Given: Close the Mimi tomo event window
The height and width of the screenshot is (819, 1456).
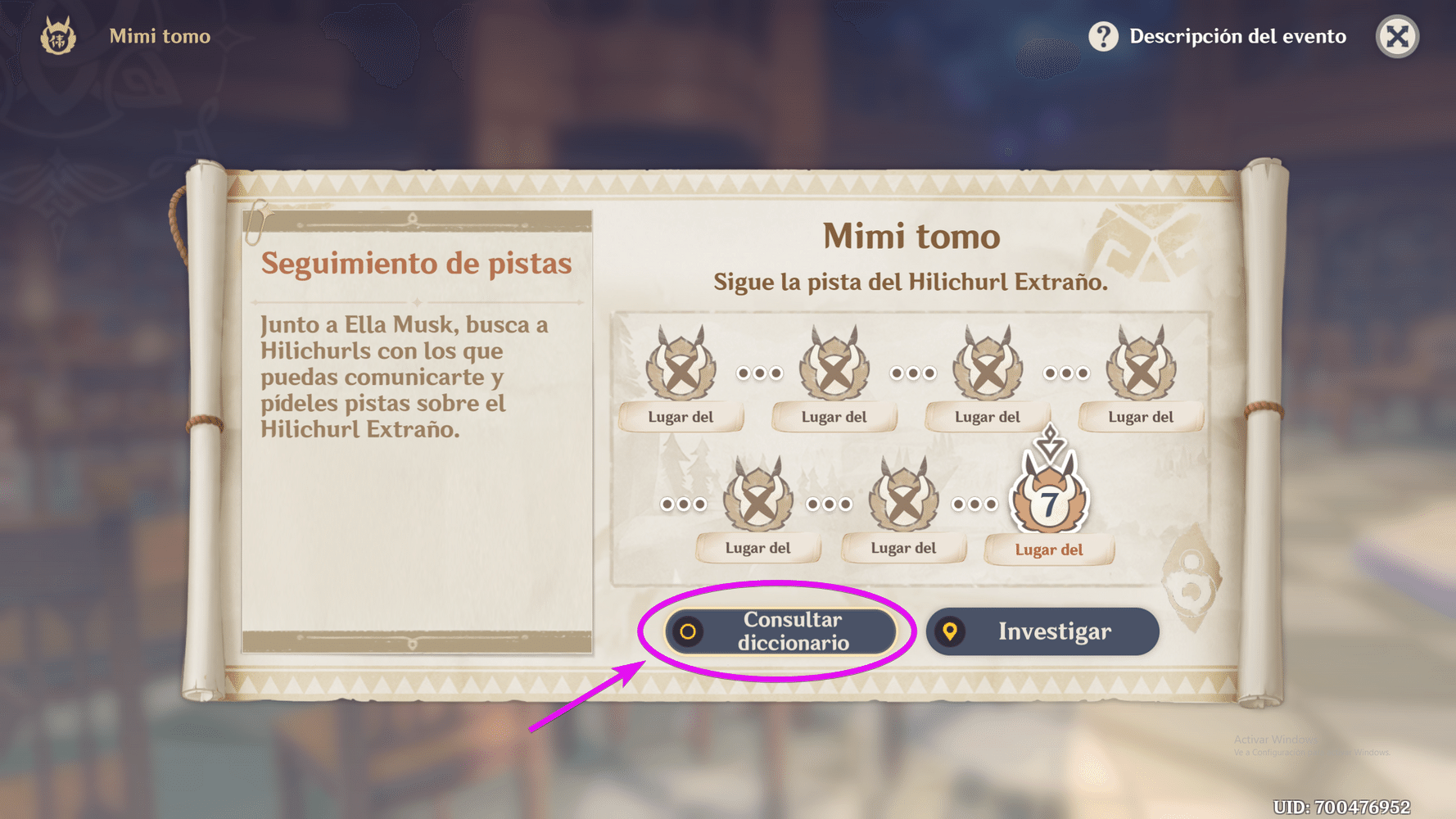Looking at the screenshot, I should 1396,36.
